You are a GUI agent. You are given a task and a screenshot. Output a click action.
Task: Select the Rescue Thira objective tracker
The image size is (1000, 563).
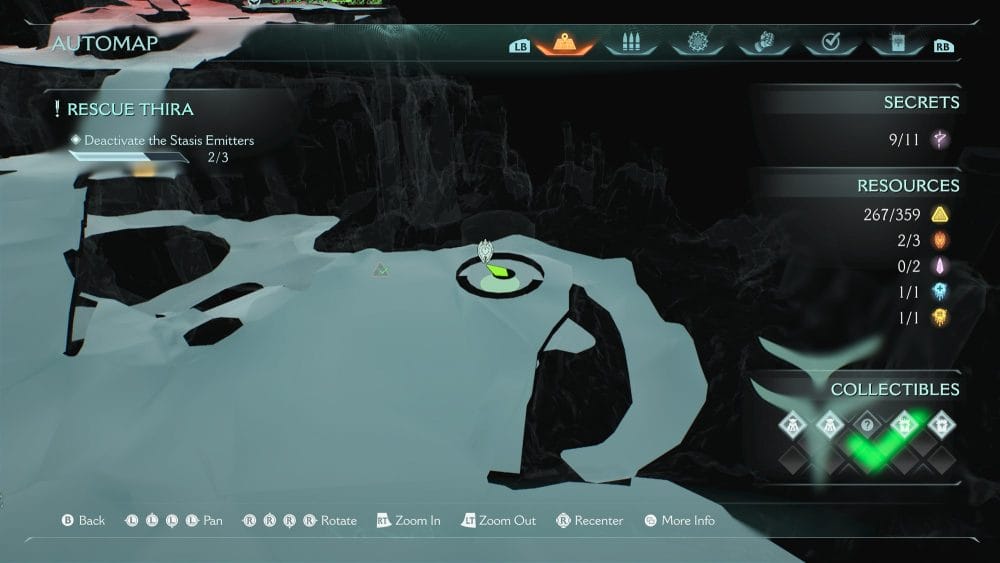point(130,109)
